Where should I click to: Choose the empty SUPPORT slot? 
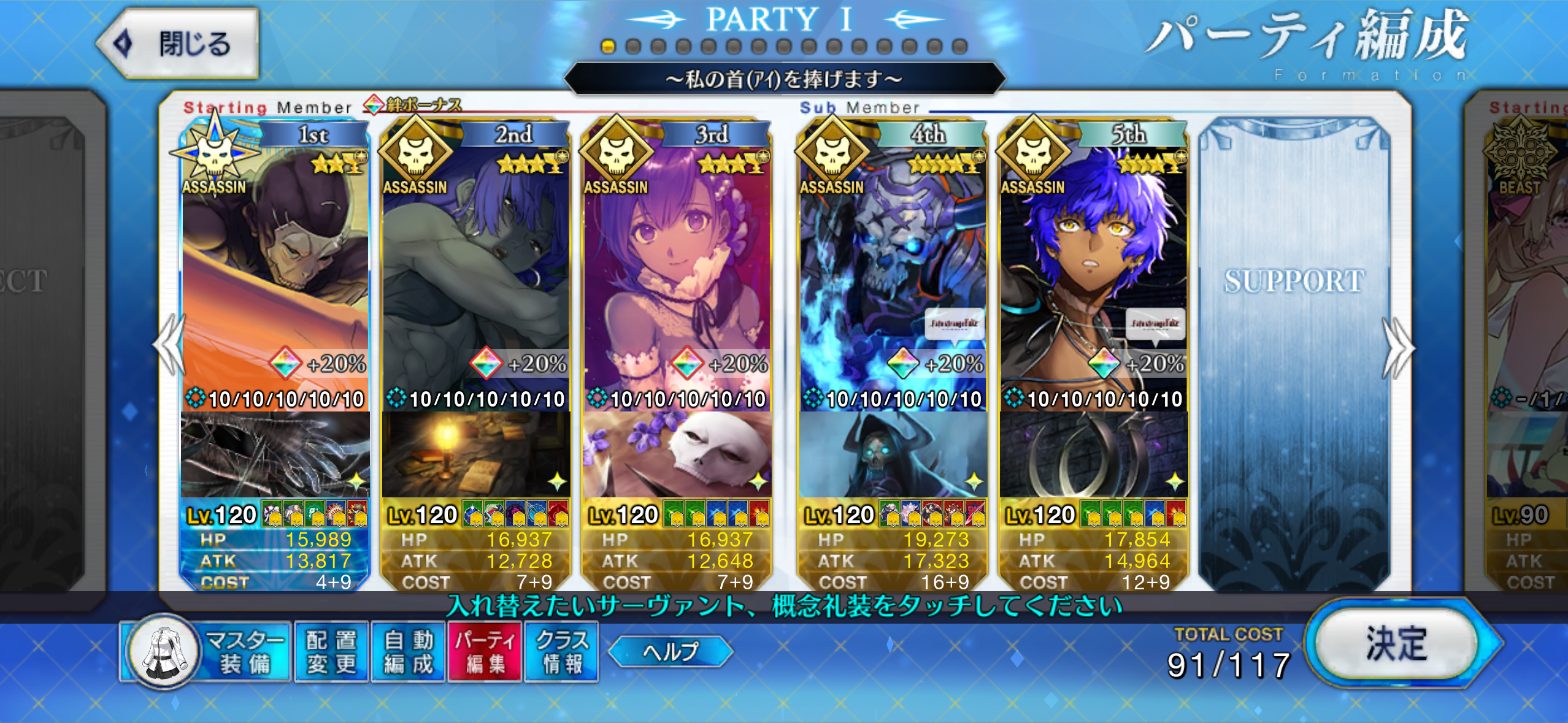point(1294,350)
